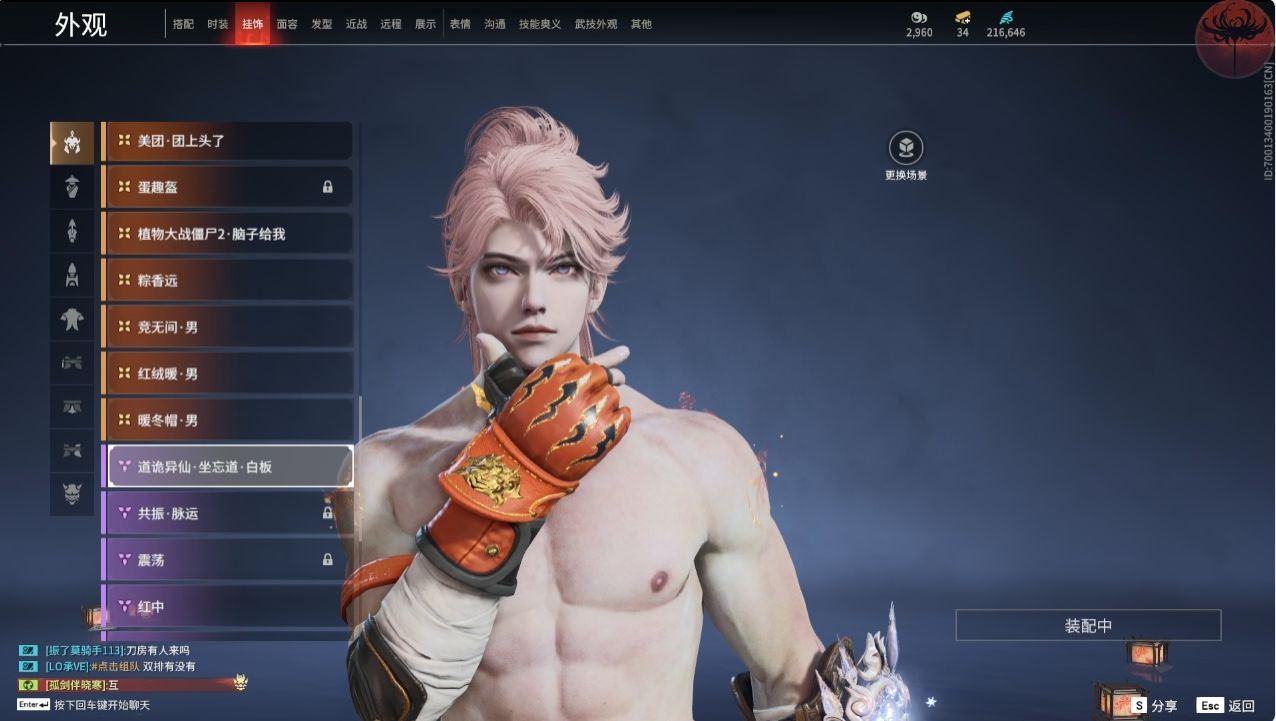Viewport: 1276px width, 721px height.
Task: Choose the 表情 tab
Action: 460,24
